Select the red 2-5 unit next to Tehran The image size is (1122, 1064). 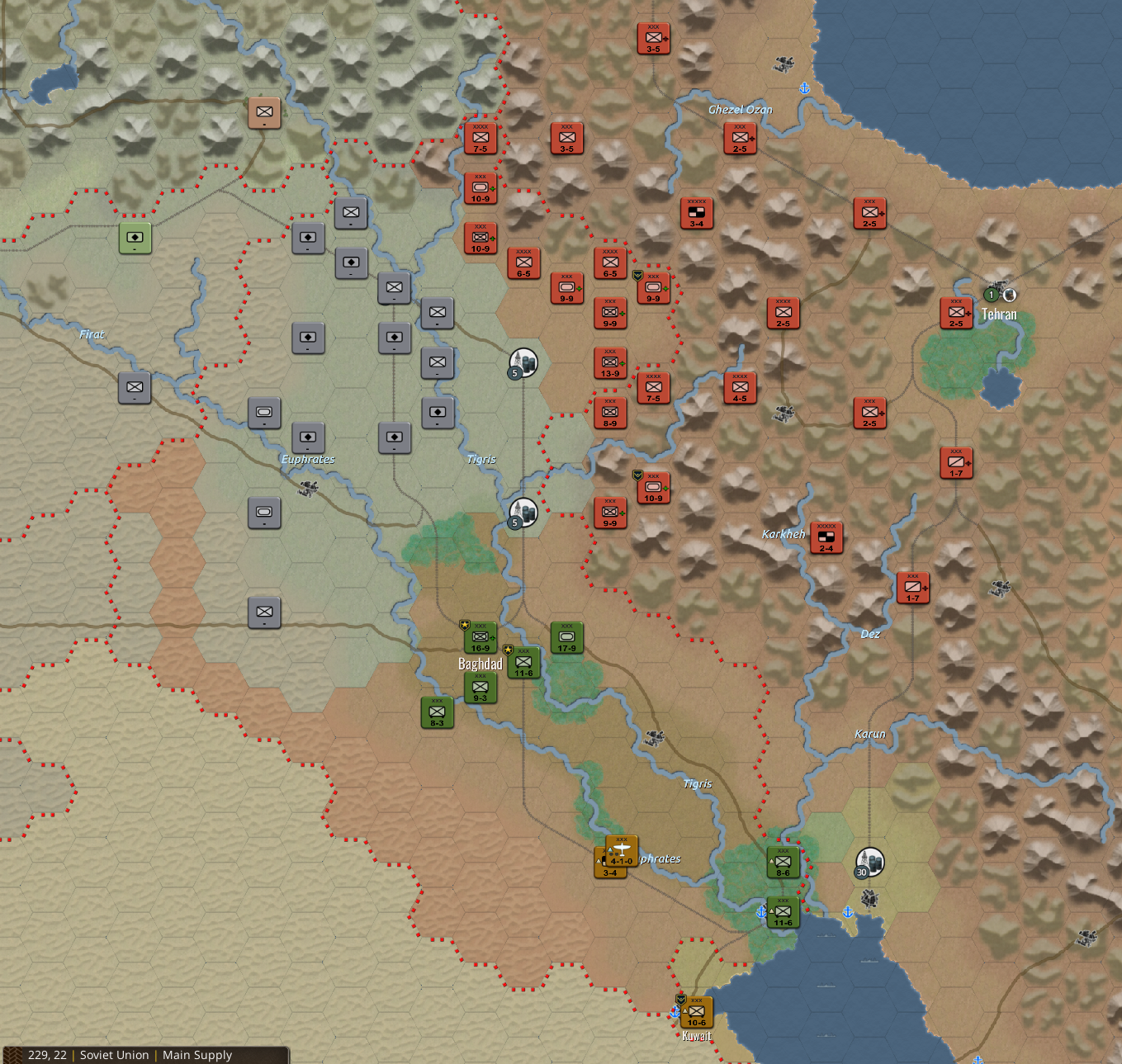point(955,312)
